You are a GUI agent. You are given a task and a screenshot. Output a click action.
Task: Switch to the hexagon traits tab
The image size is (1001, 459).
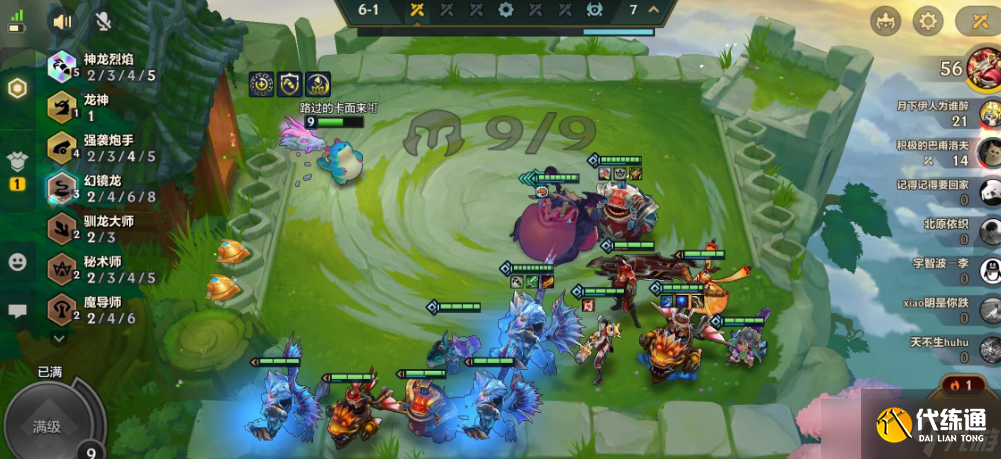pos(17,88)
